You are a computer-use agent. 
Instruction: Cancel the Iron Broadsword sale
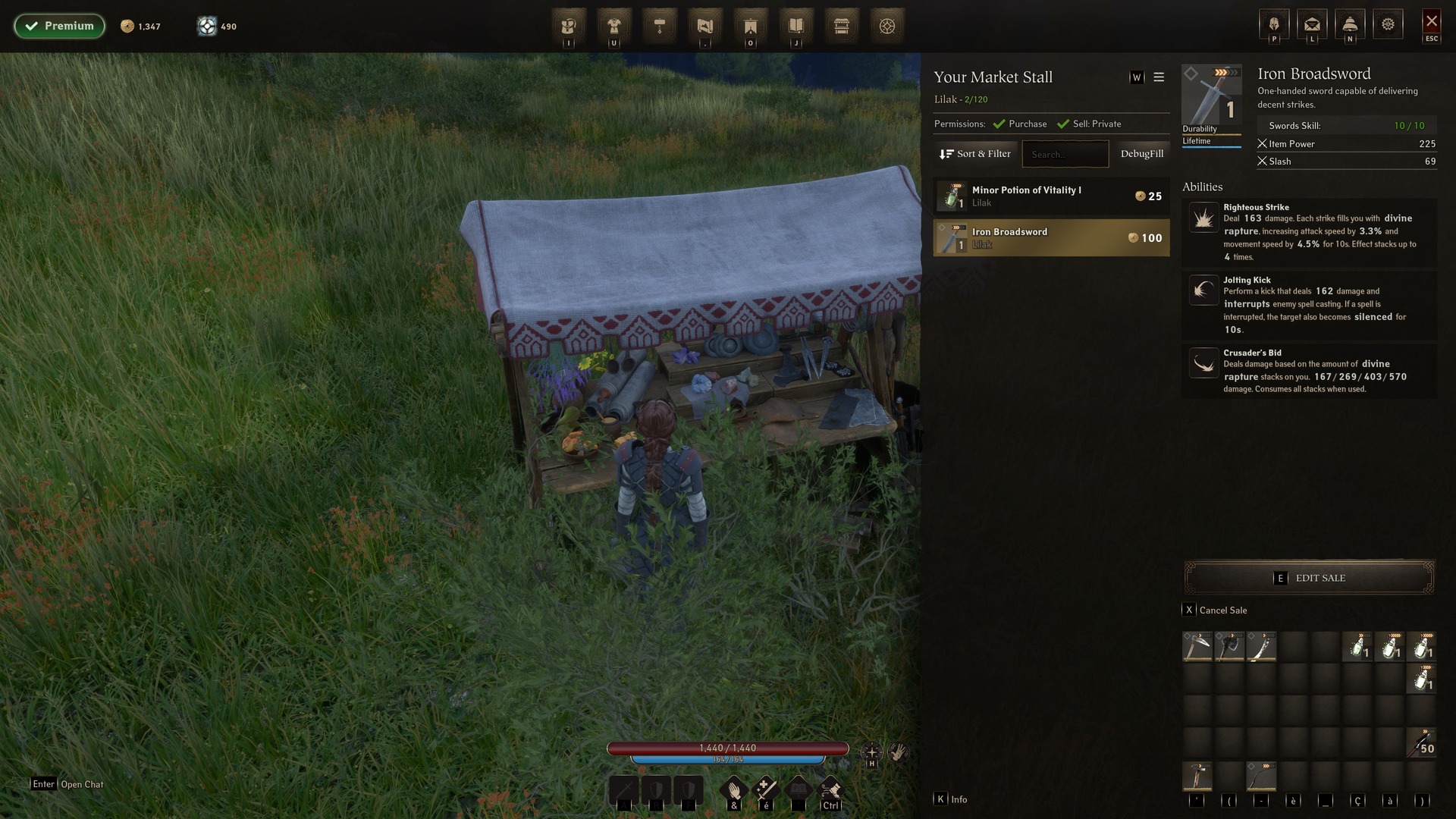pyautogui.click(x=1215, y=610)
